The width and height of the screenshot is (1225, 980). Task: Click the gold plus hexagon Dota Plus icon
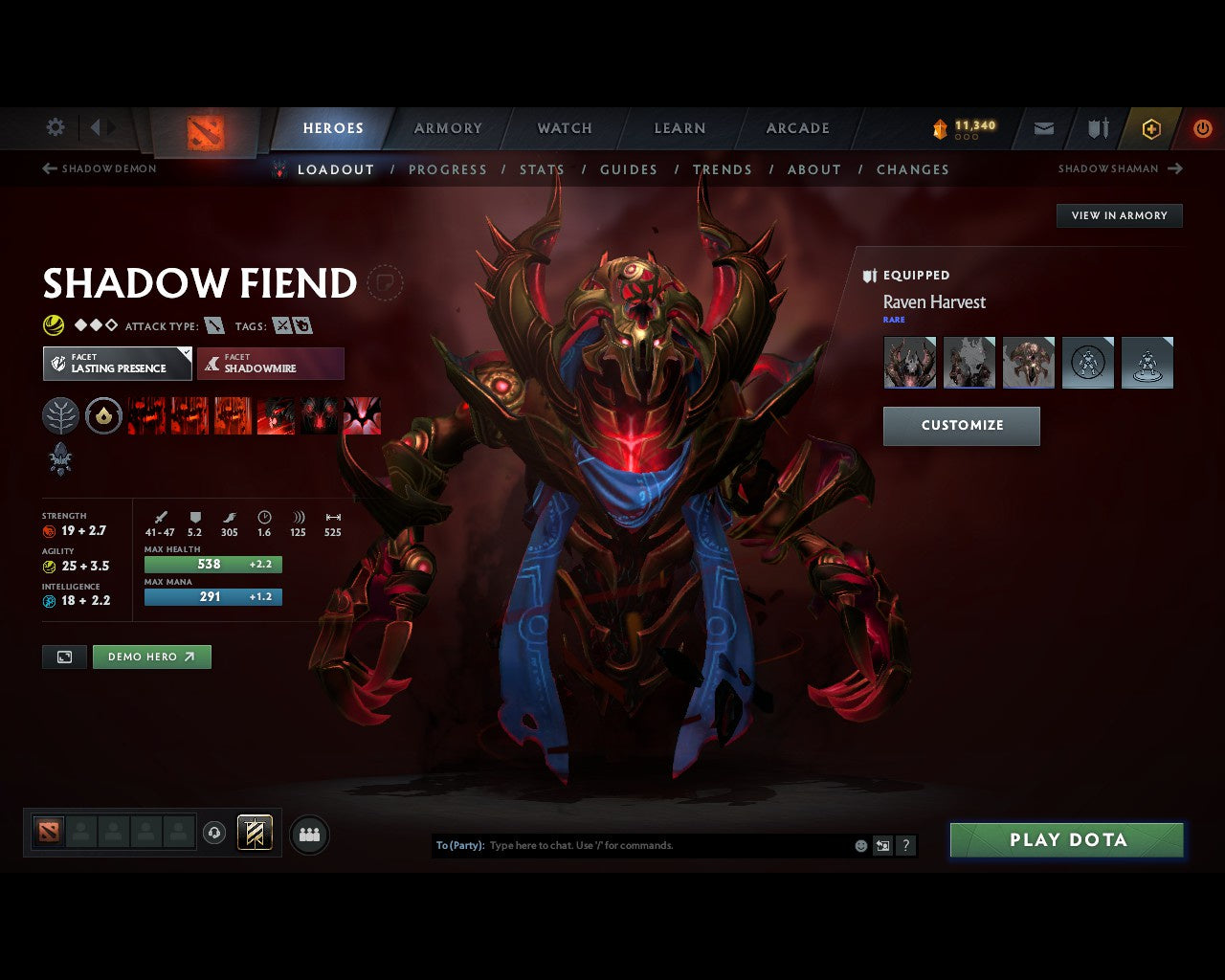point(1149,128)
